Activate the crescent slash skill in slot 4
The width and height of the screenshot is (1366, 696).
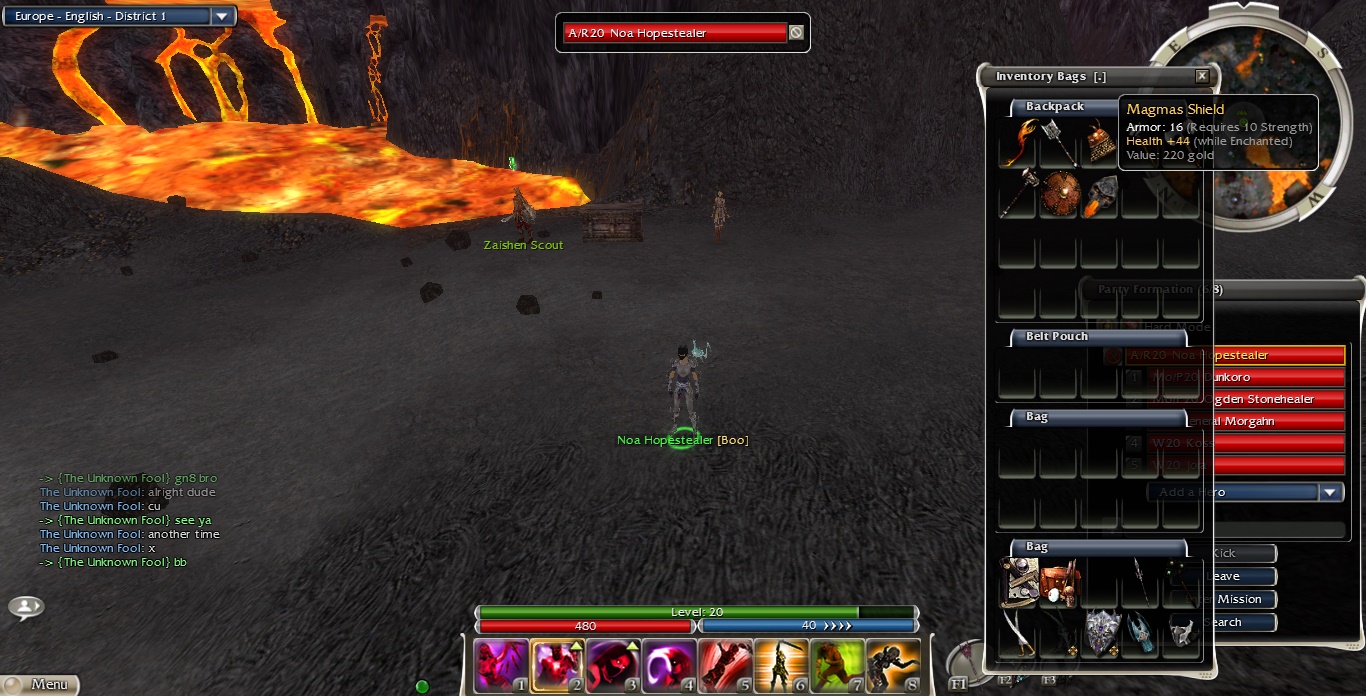(x=669, y=666)
